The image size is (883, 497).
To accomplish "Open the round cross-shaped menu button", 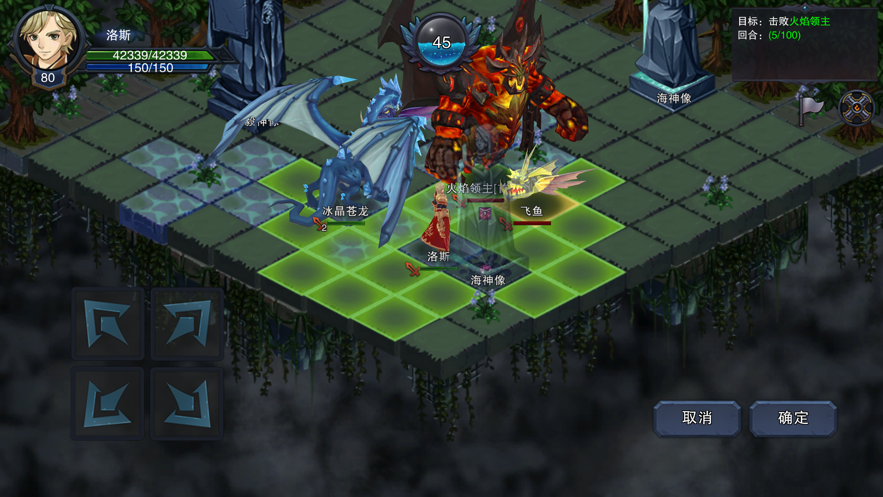I will (856, 108).
